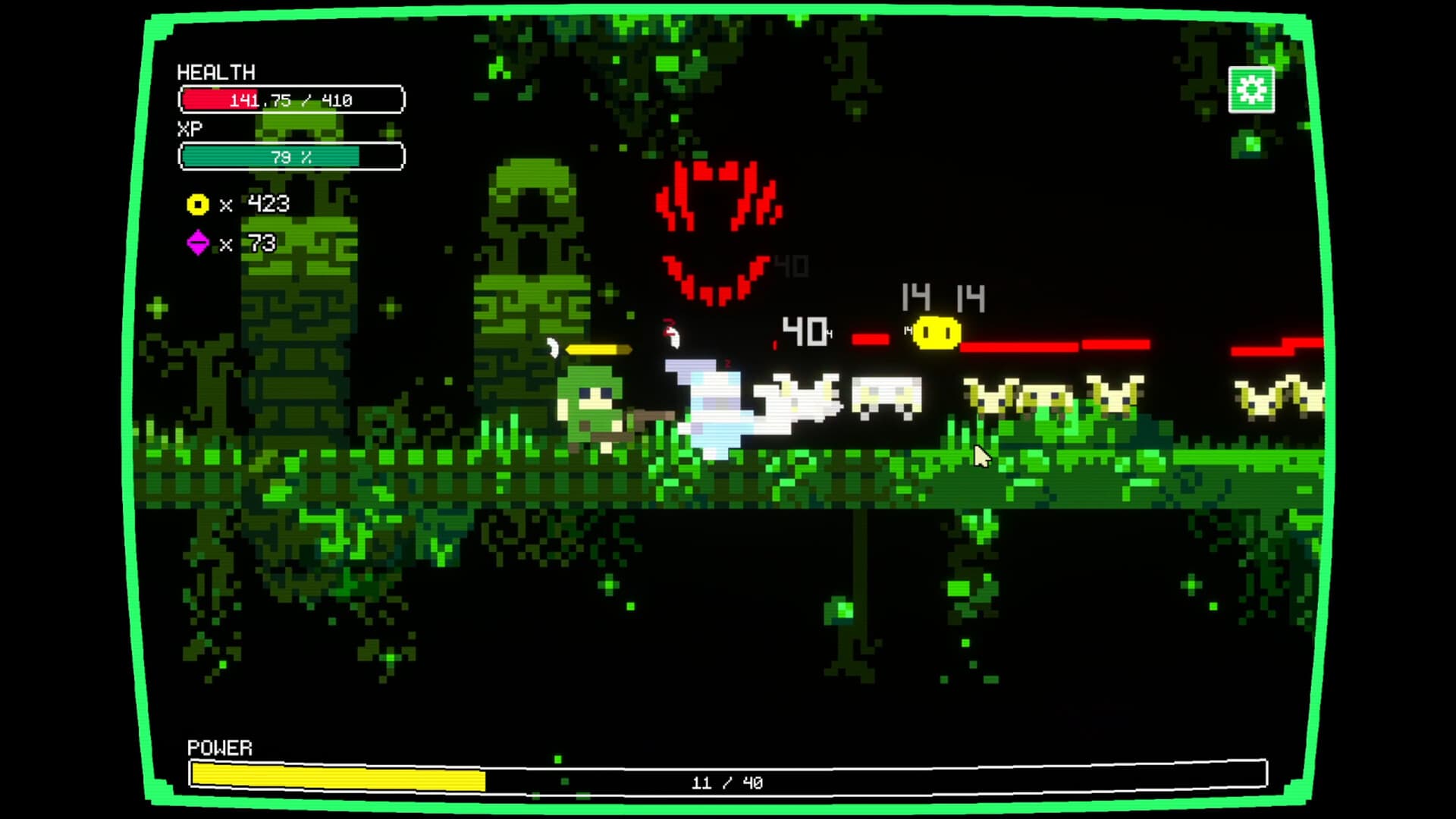This screenshot has height=819, width=1456.
Task: Expand the currency counter list
Action: (x=227, y=224)
